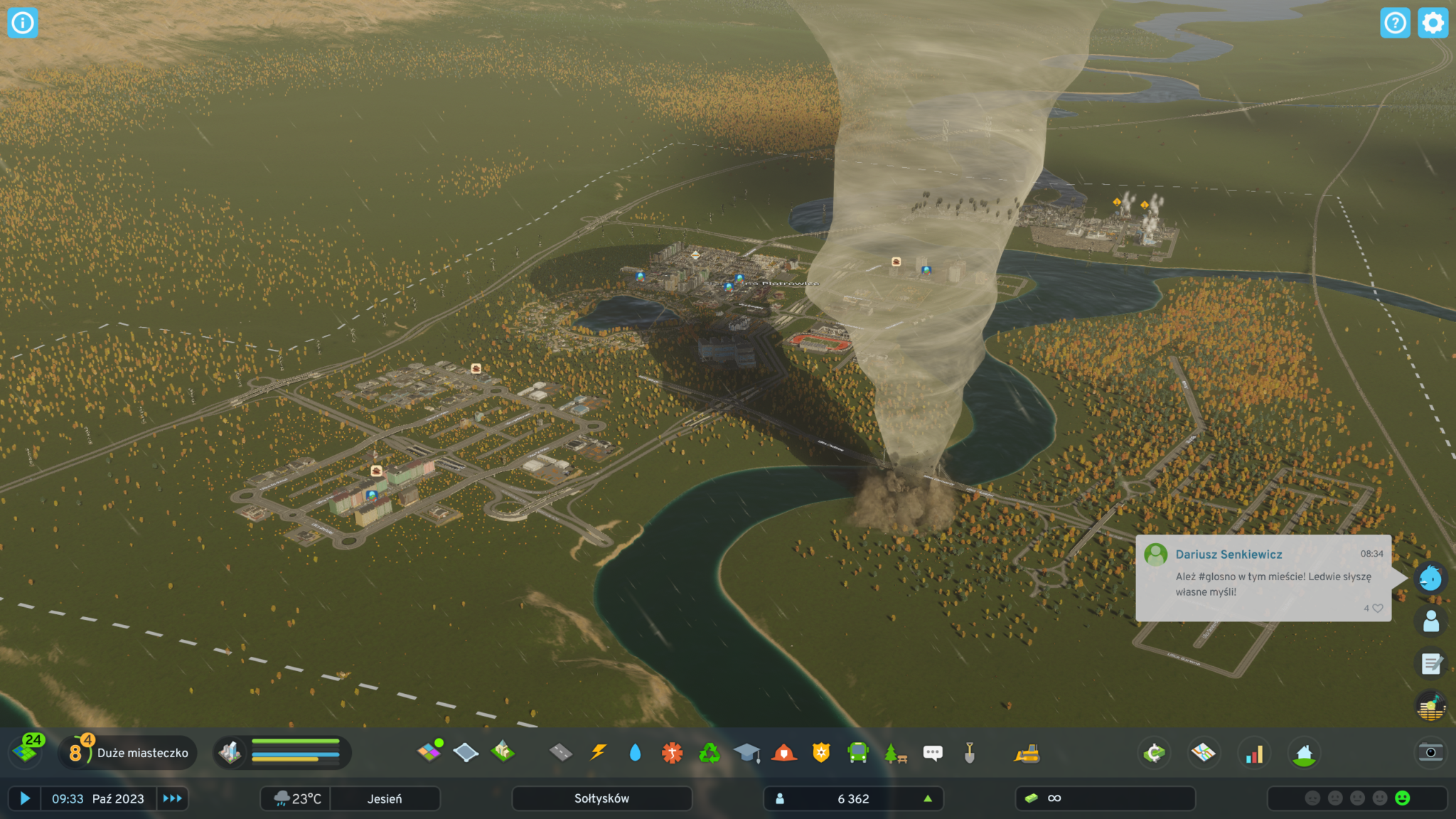1456x819 pixels.
Task: Open the garbage recycling menu
Action: (709, 752)
